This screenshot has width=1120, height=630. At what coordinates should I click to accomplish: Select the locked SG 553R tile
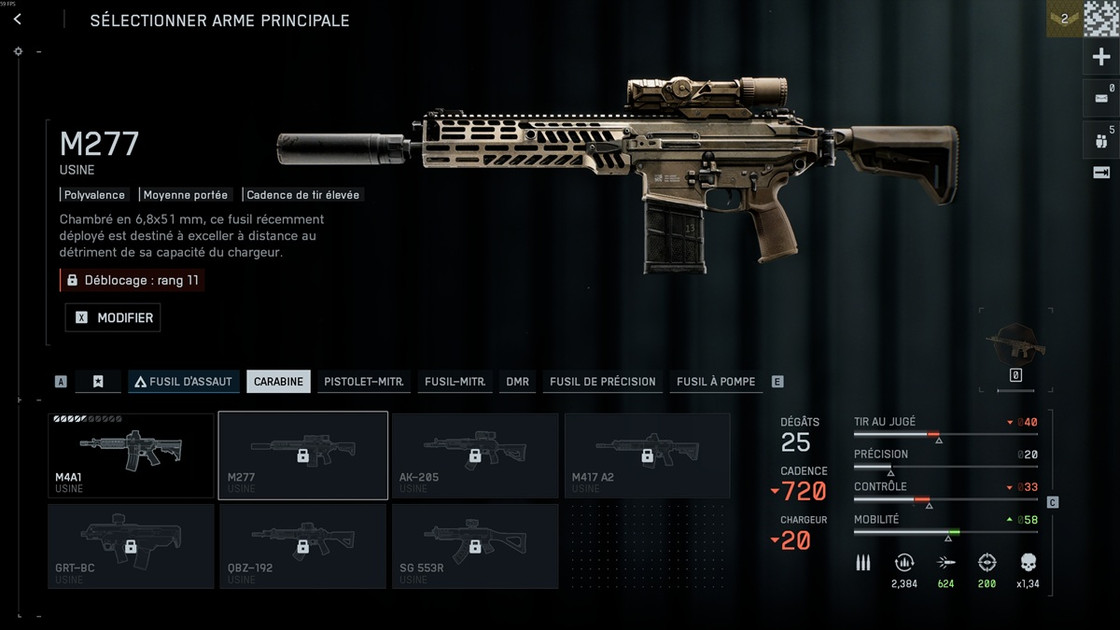[x=475, y=546]
